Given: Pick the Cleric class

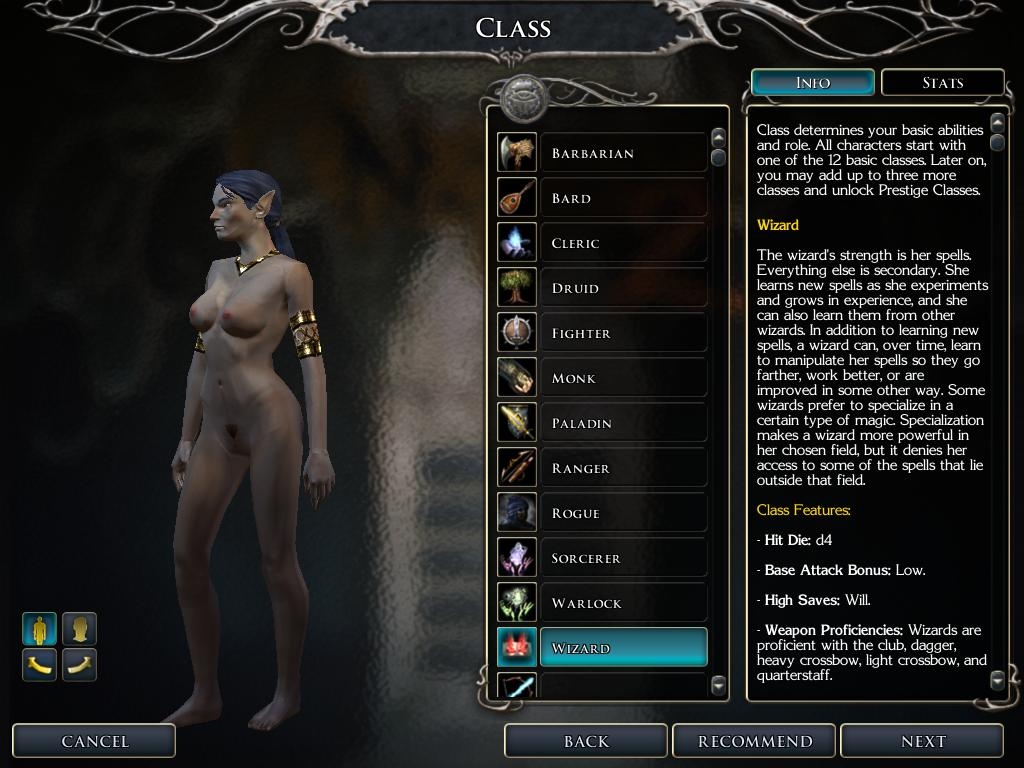Looking at the screenshot, I should tap(623, 243).
